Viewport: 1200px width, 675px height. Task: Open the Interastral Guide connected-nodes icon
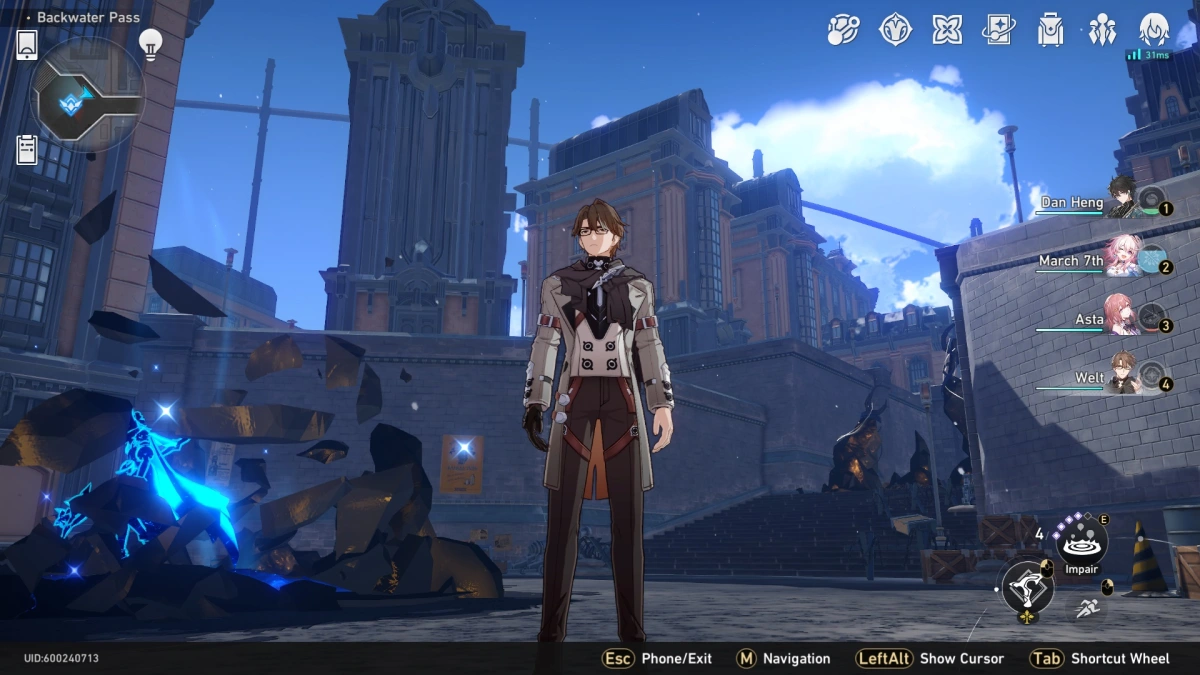point(843,30)
